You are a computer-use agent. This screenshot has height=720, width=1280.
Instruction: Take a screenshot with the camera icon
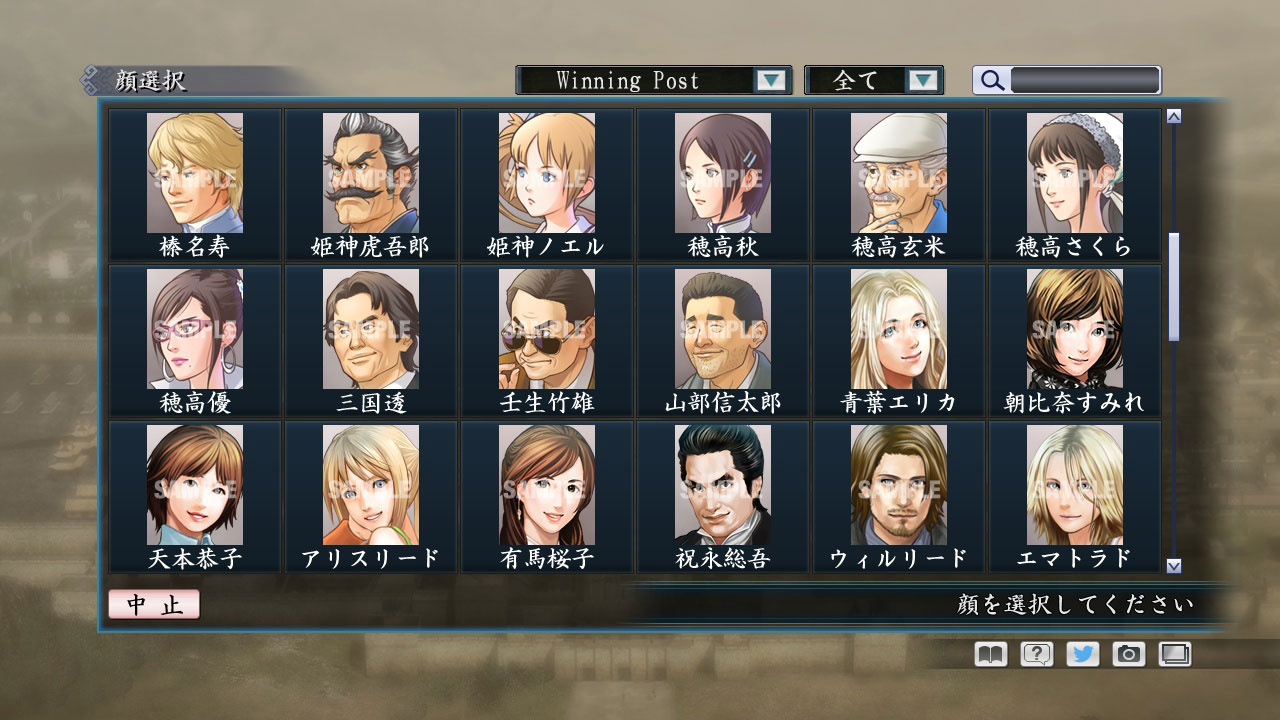pyautogui.click(x=1128, y=654)
